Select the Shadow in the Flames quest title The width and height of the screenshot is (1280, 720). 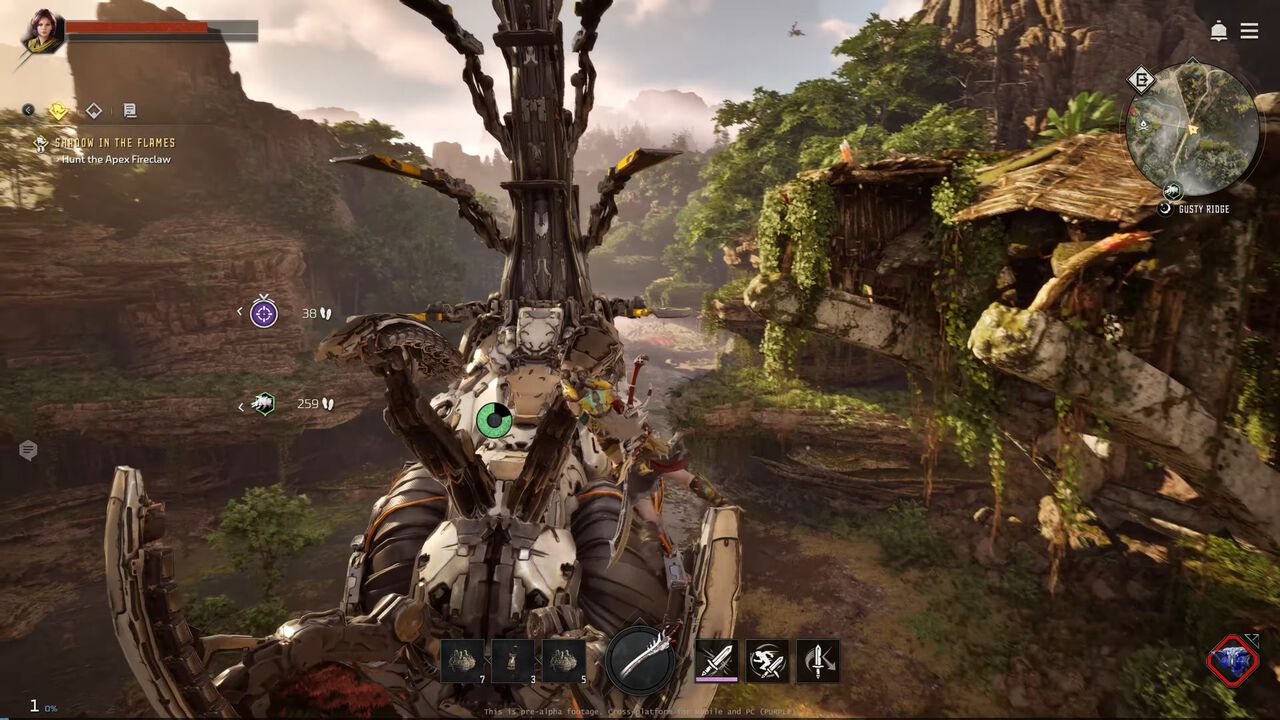[115, 143]
